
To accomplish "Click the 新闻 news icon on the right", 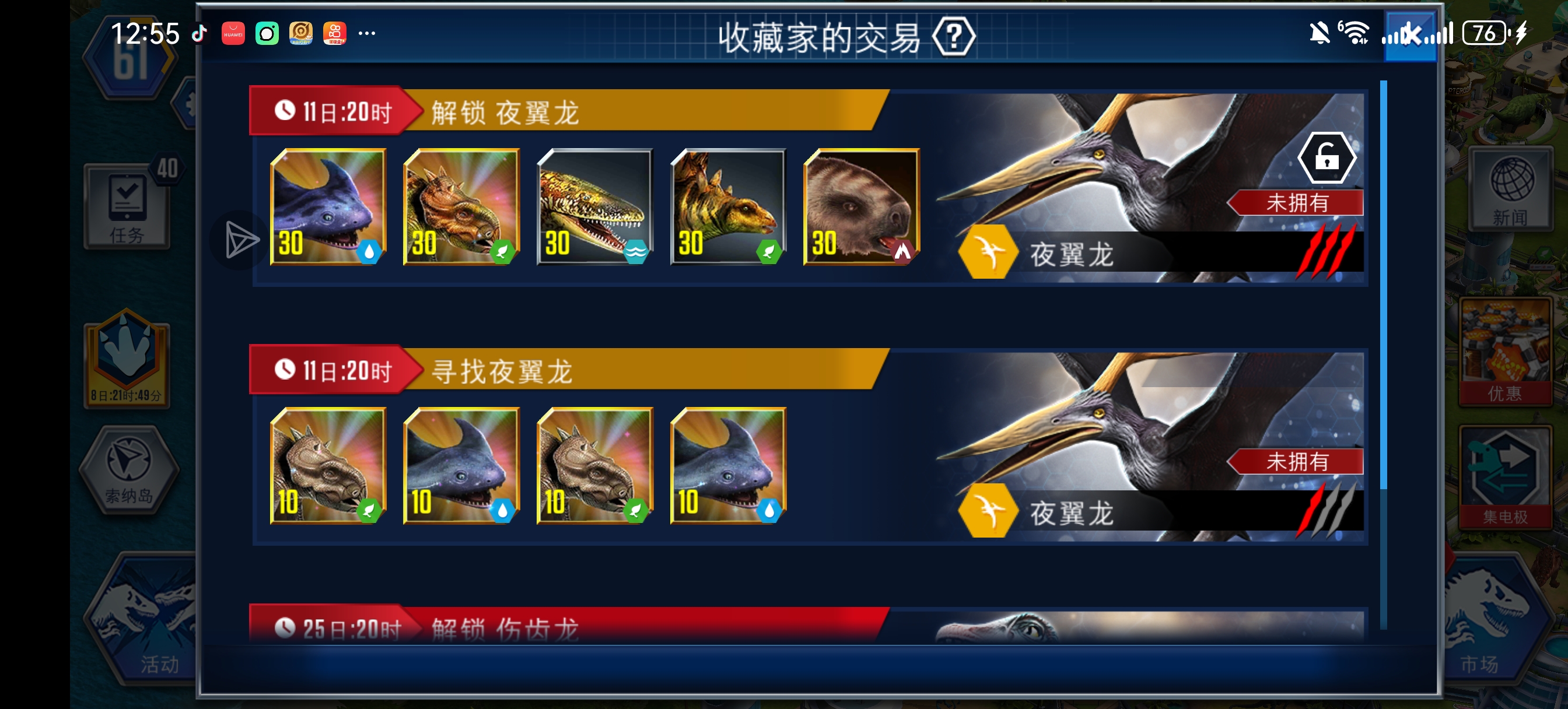I will coord(1510,189).
